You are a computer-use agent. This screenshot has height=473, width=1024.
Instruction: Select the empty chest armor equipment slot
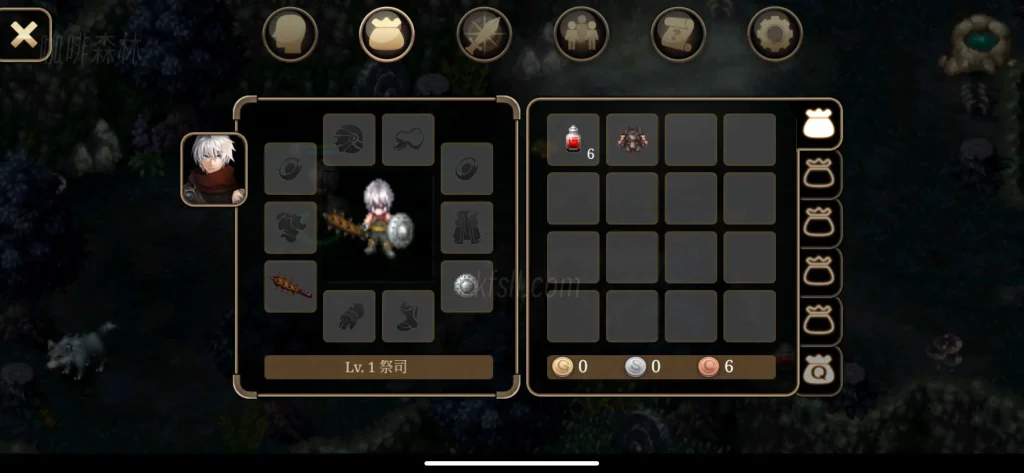(x=290, y=228)
